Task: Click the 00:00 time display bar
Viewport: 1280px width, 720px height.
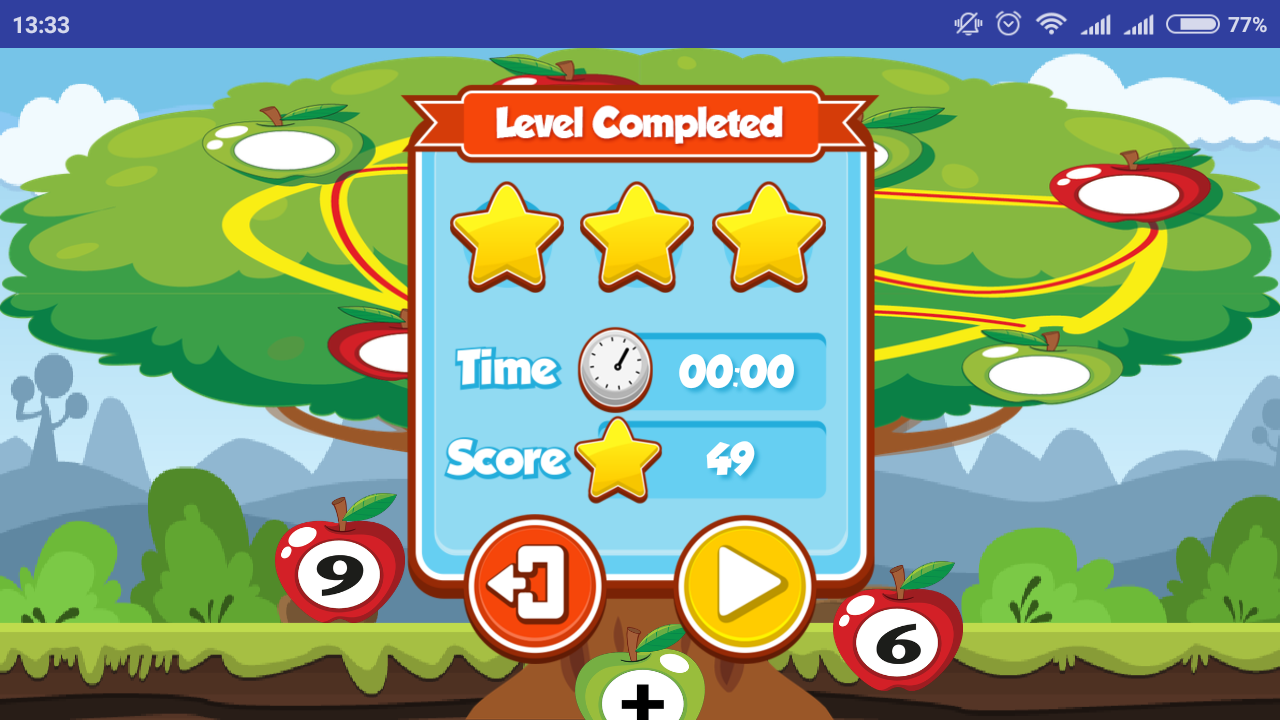Action: coord(737,369)
